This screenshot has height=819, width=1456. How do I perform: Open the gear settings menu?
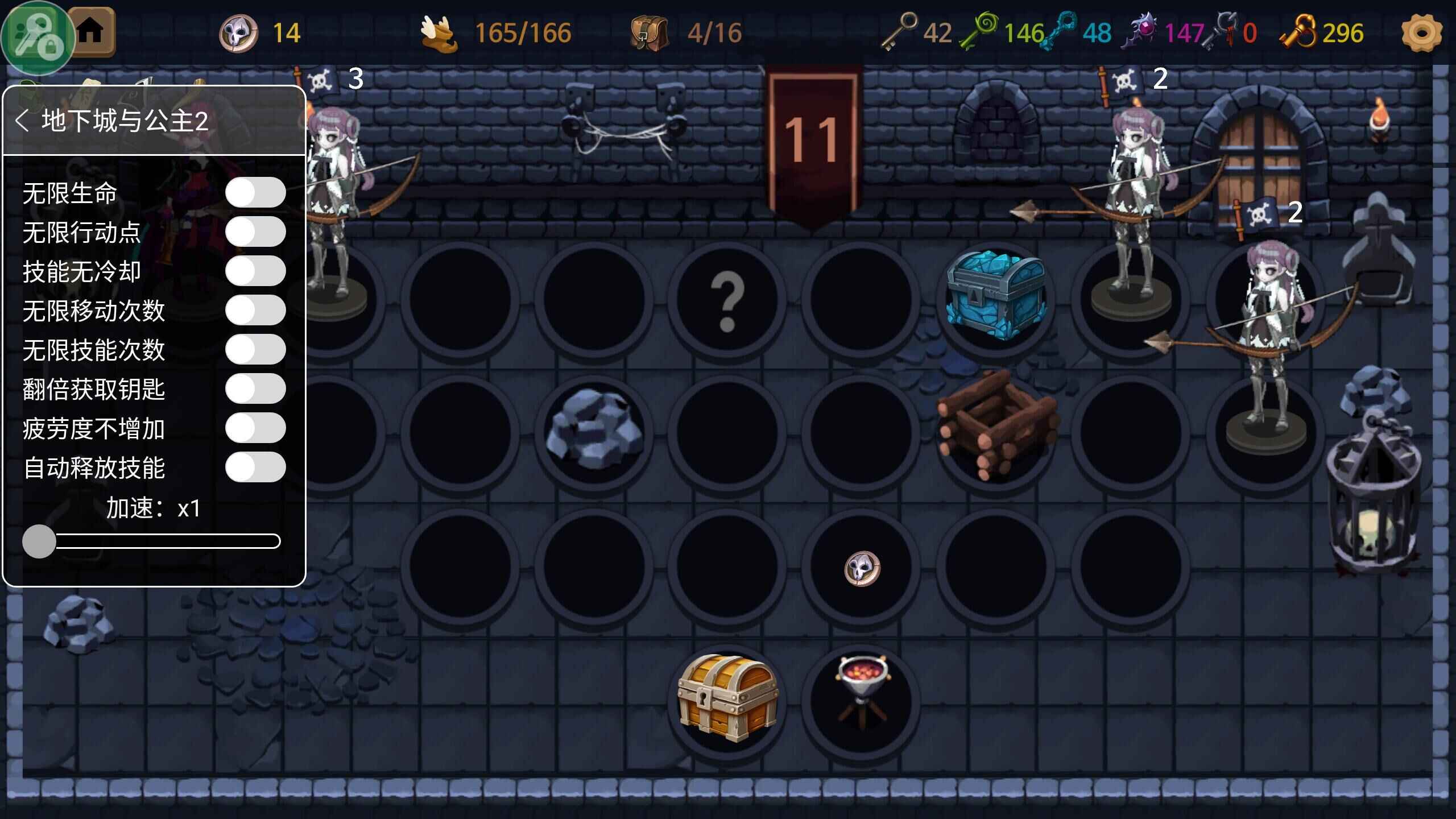1421,33
